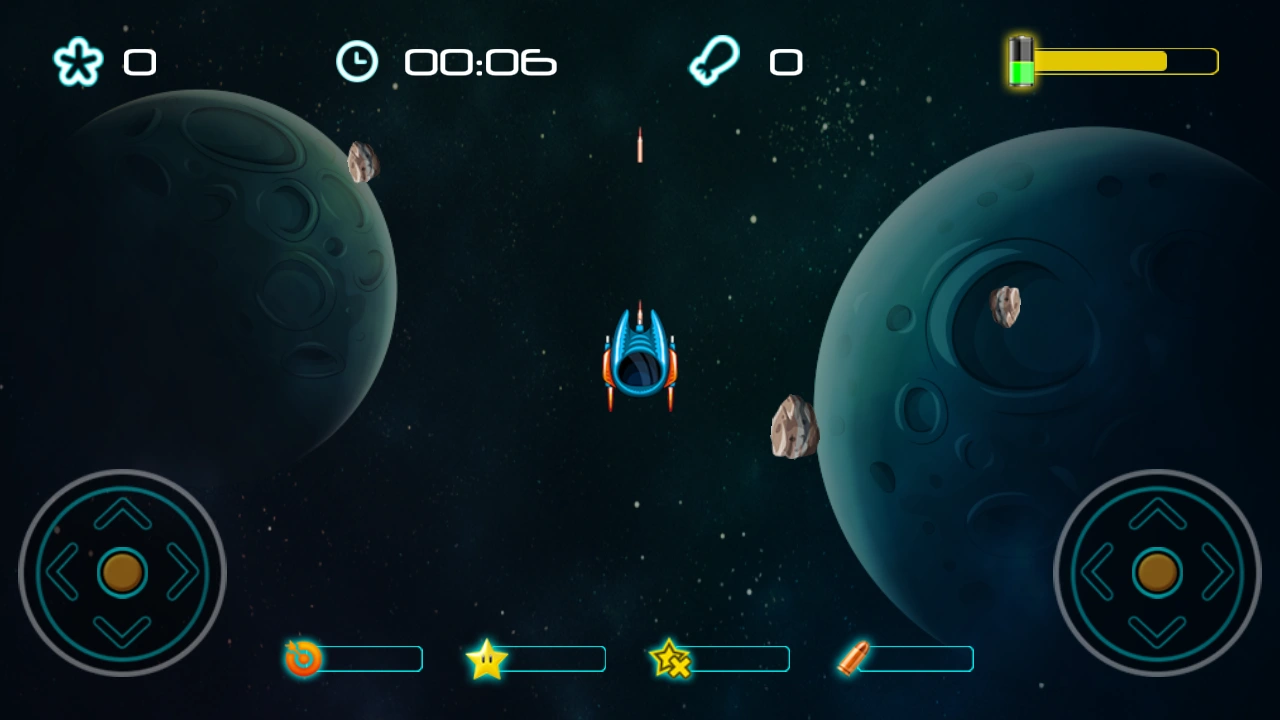This screenshot has height=720, width=1280.
Task: Tap the right joystick's center knob
Action: click(x=1157, y=572)
